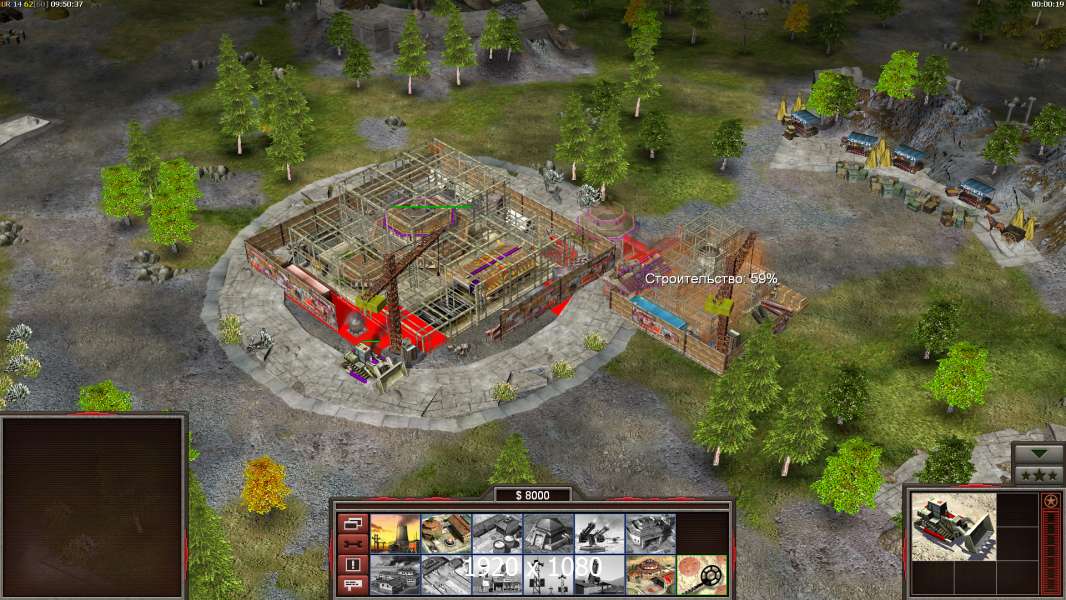The width and height of the screenshot is (1066, 600).
Task: Collapse panel with green down-arrow button
Action: (x=1037, y=454)
